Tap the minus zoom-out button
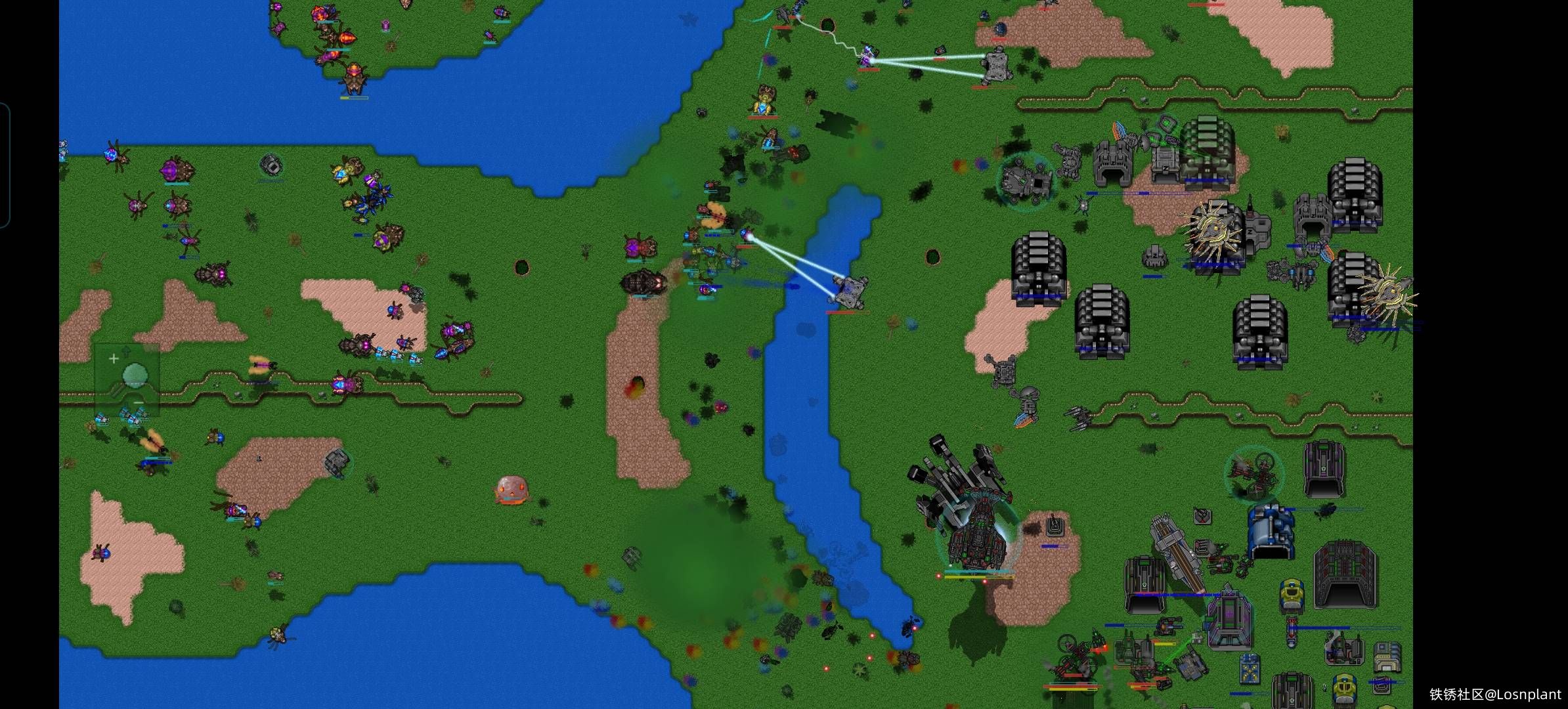Image resolution: width=1568 pixels, height=709 pixels. tap(138, 402)
